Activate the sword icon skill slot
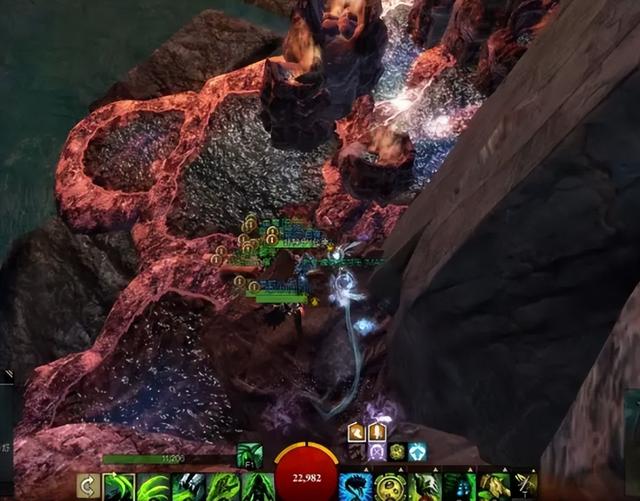Screen dimensions: 640x501 click(x=525, y=487)
